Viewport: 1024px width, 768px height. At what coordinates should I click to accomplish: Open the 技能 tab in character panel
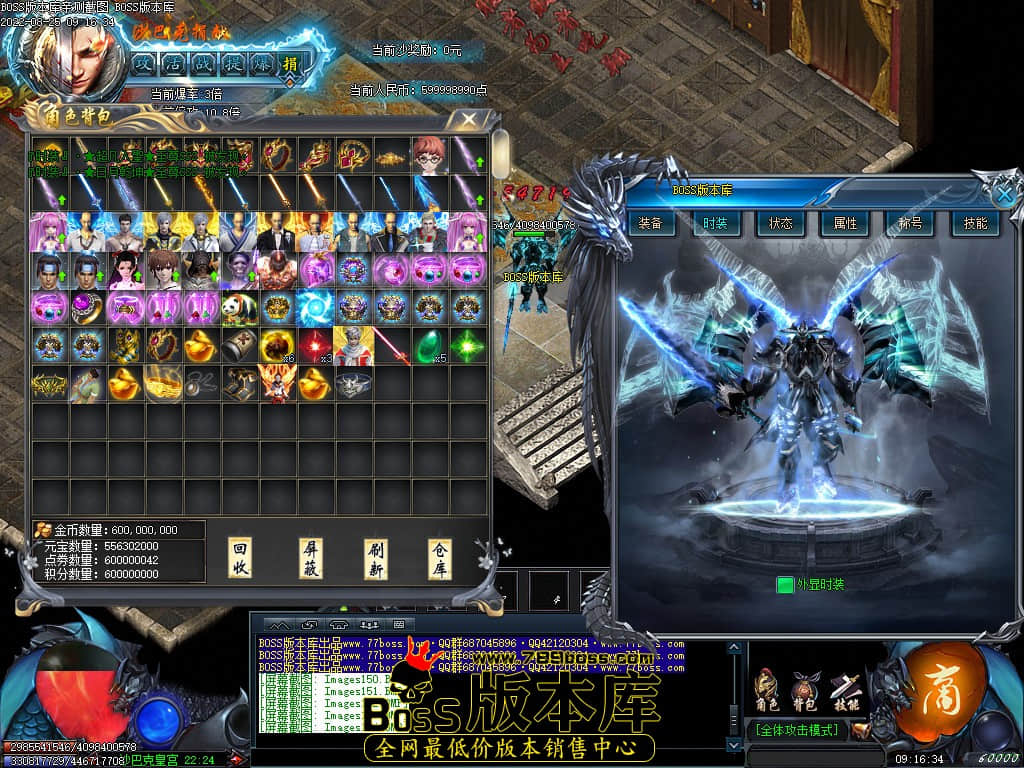(x=975, y=223)
